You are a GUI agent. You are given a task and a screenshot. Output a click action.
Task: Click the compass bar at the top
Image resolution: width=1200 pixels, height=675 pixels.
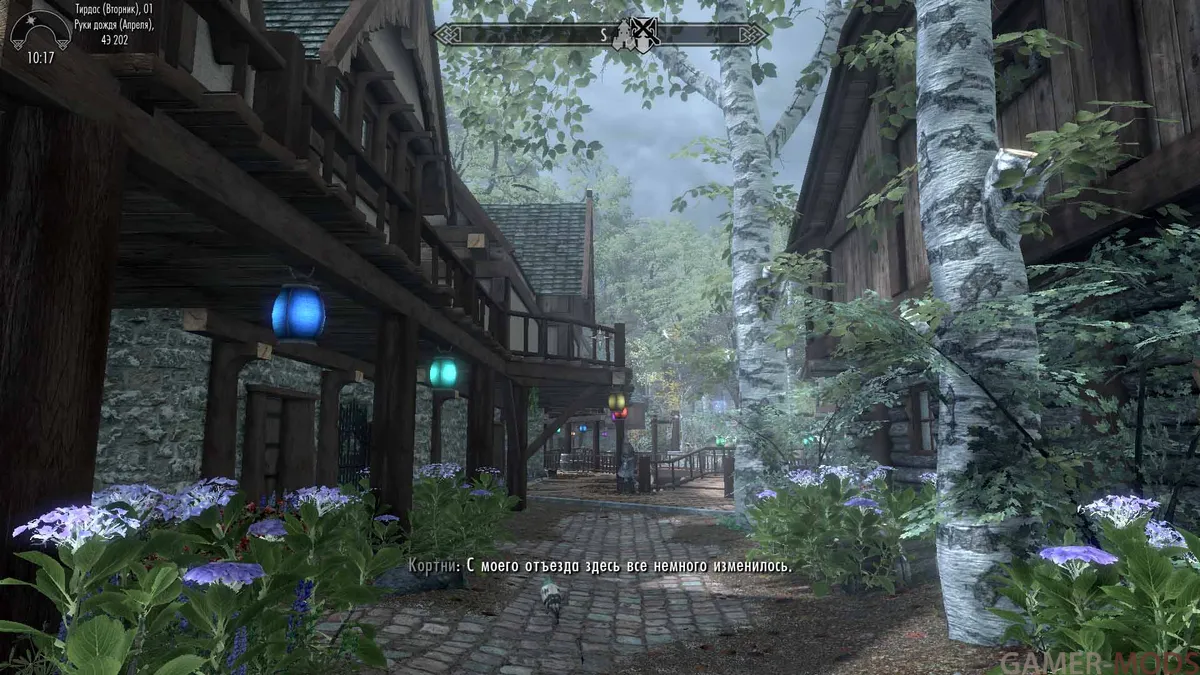(520, 34)
